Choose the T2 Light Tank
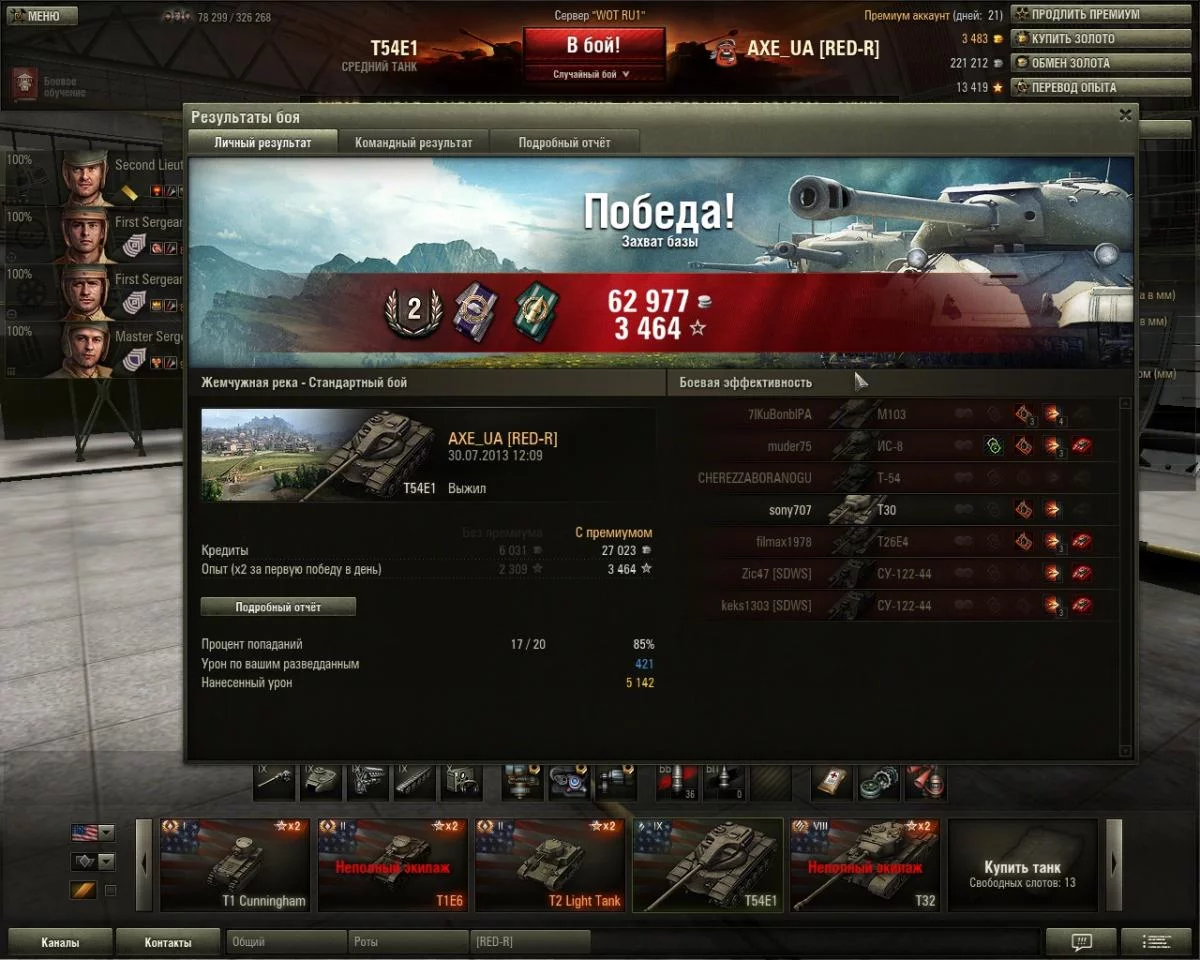The width and height of the screenshot is (1200, 960). [550, 865]
